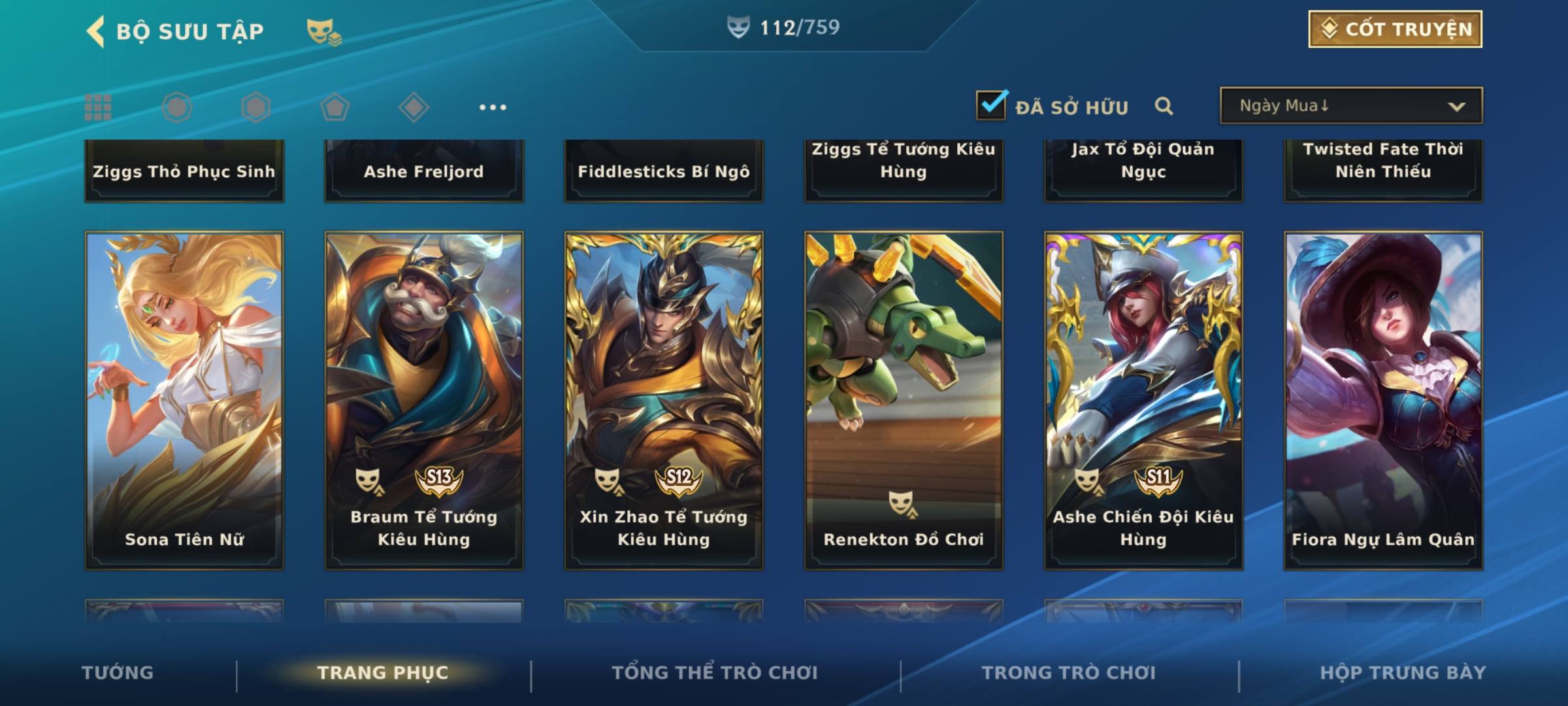Open Braum Tể Tướng Kiêu Hùng skin
Image resolution: width=1568 pixels, height=706 pixels.
(x=424, y=400)
